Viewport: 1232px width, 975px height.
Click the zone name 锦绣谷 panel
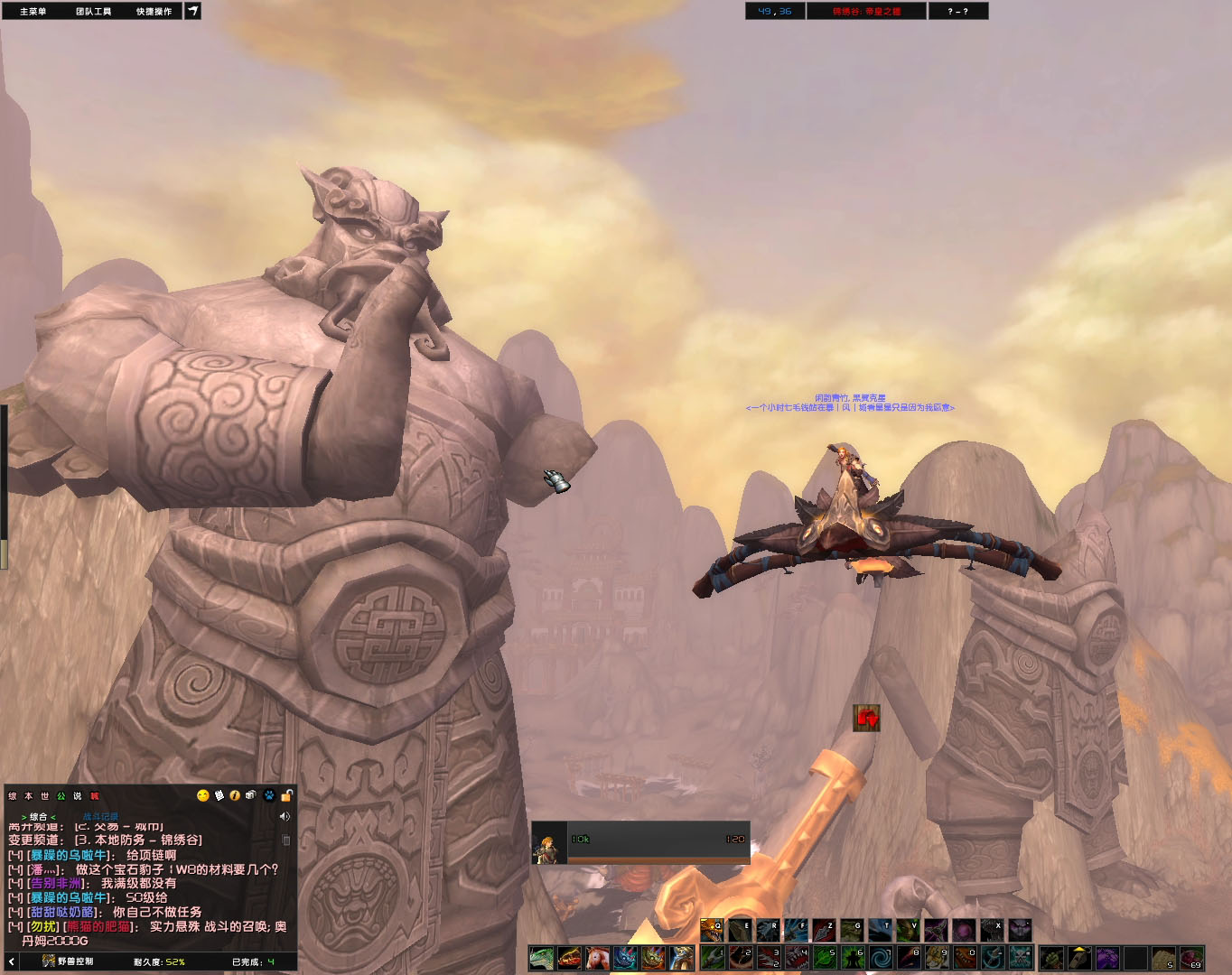(866, 12)
